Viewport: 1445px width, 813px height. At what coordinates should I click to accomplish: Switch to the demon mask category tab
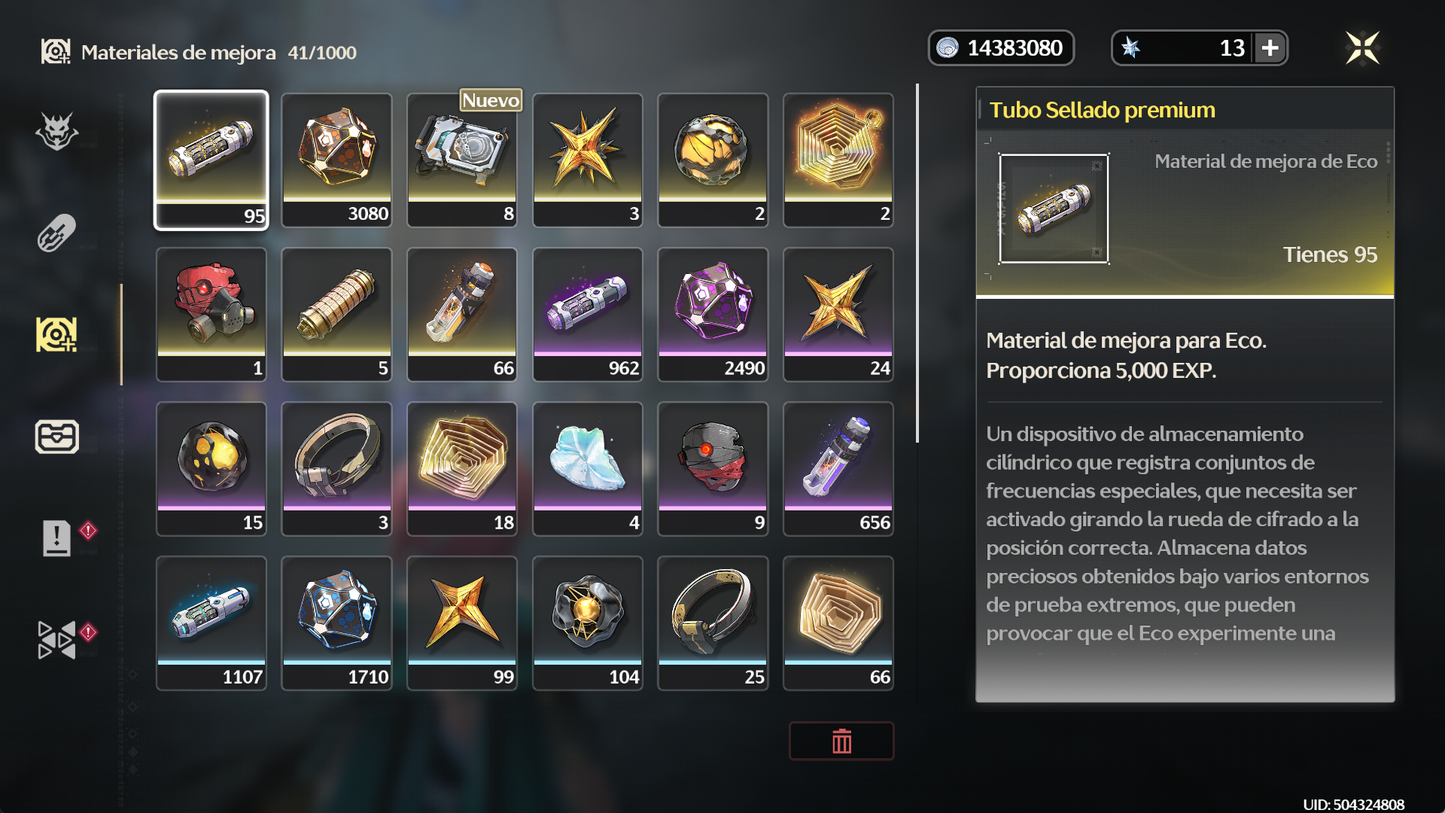click(57, 131)
